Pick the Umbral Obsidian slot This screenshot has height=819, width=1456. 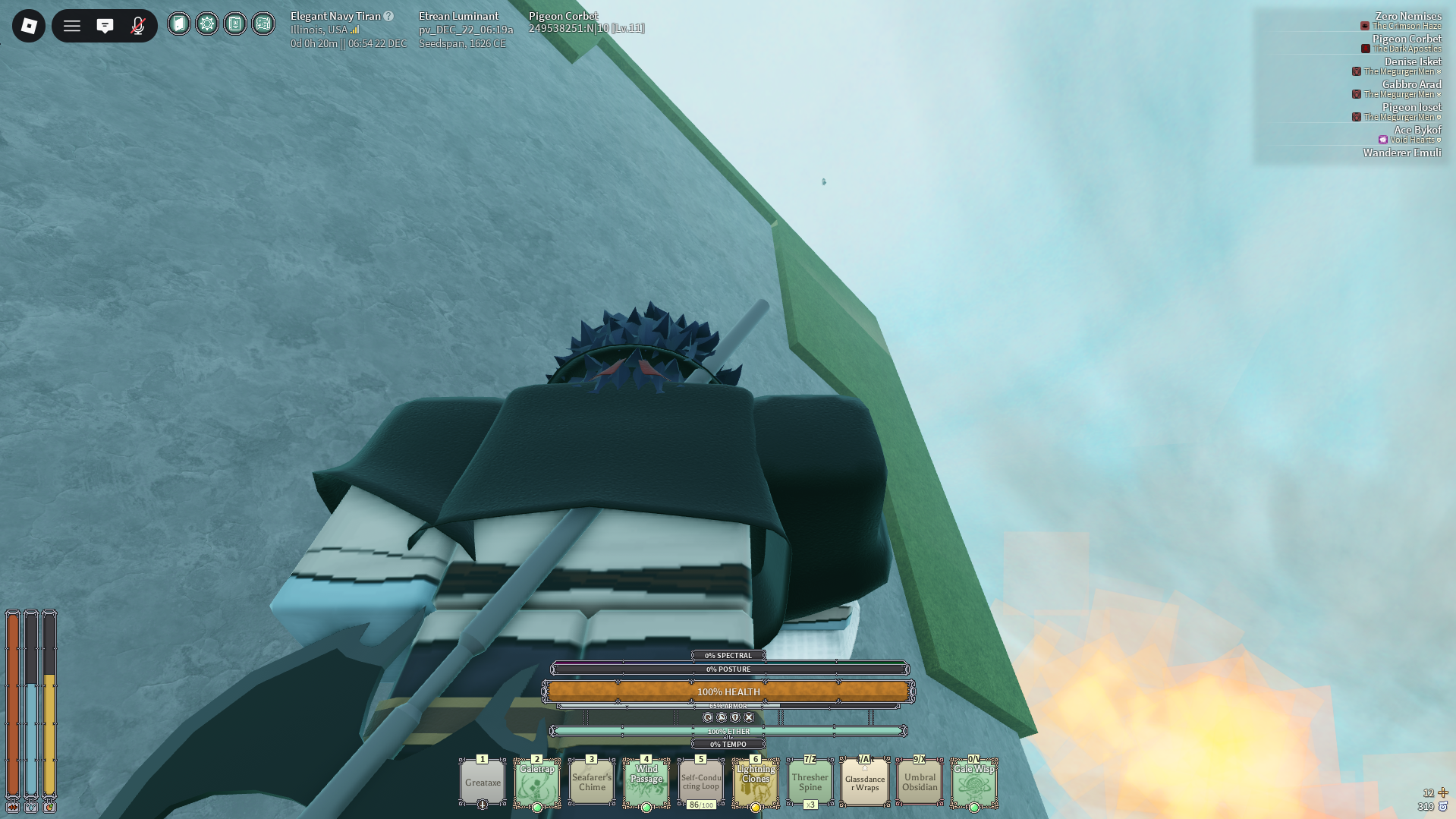tap(920, 783)
